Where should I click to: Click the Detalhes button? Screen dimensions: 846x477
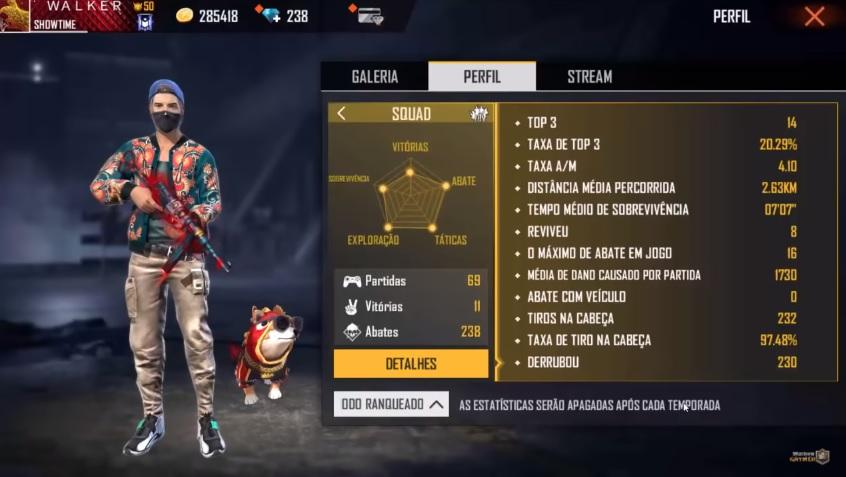pyautogui.click(x=410, y=364)
